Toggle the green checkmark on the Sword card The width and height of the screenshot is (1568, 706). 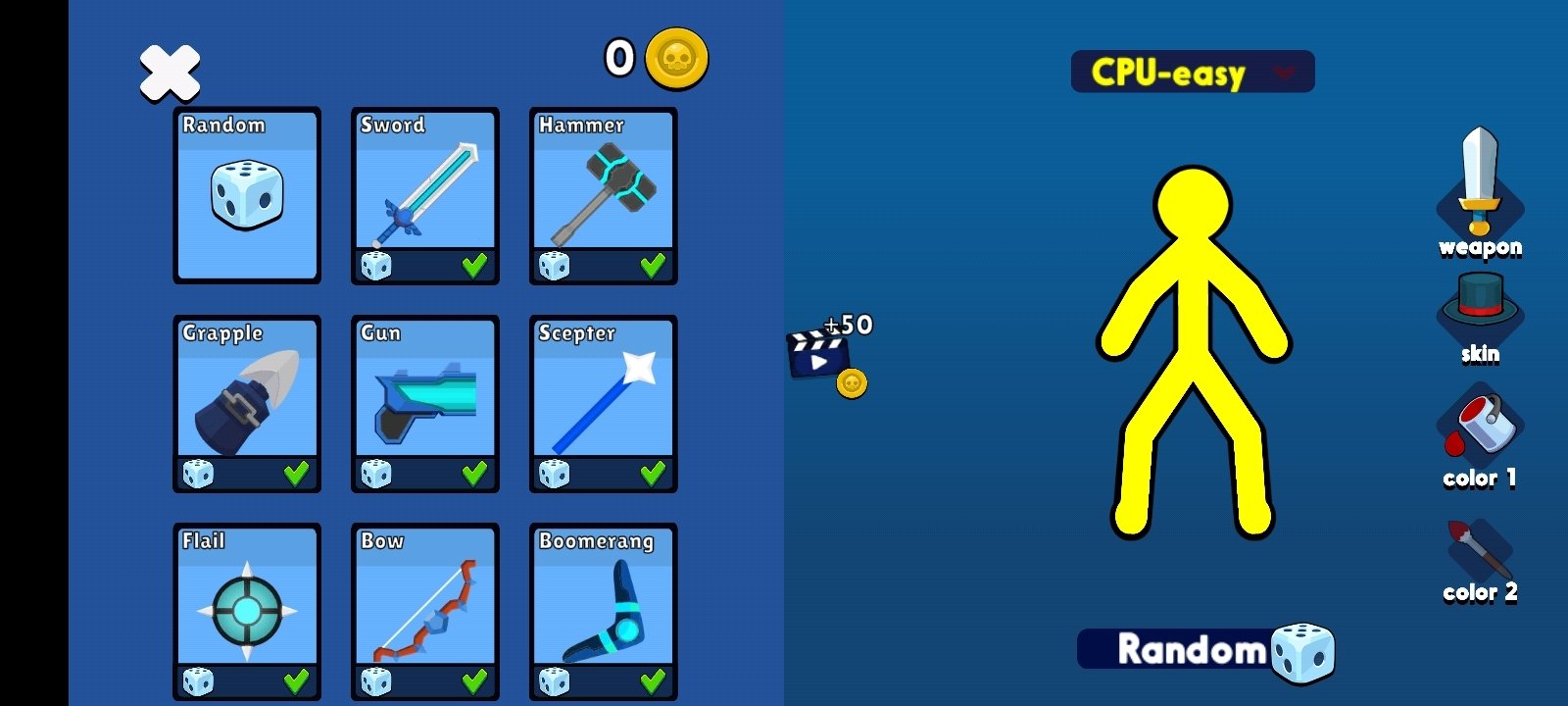tap(475, 266)
